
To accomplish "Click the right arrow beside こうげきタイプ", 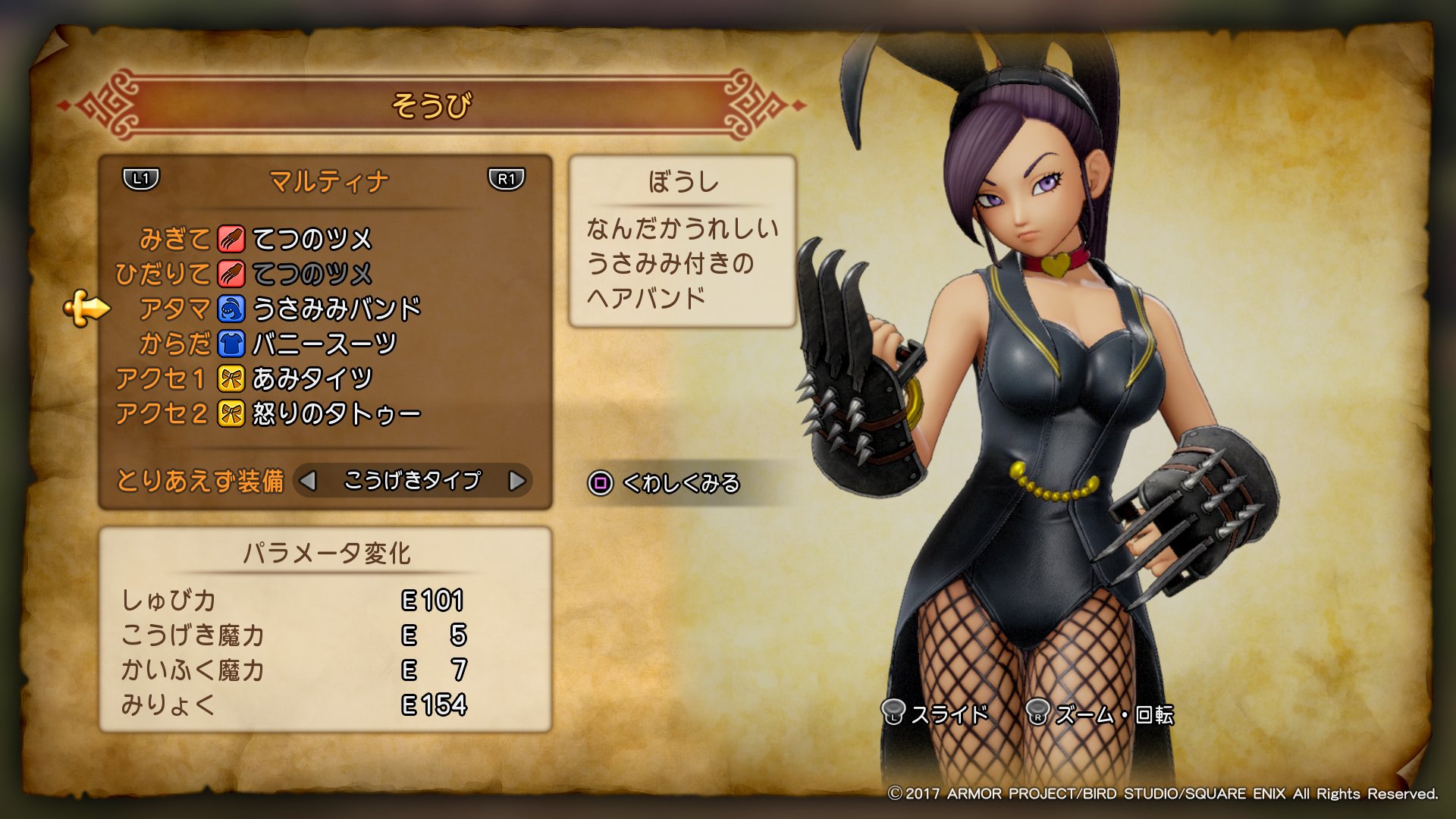I will [x=517, y=481].
